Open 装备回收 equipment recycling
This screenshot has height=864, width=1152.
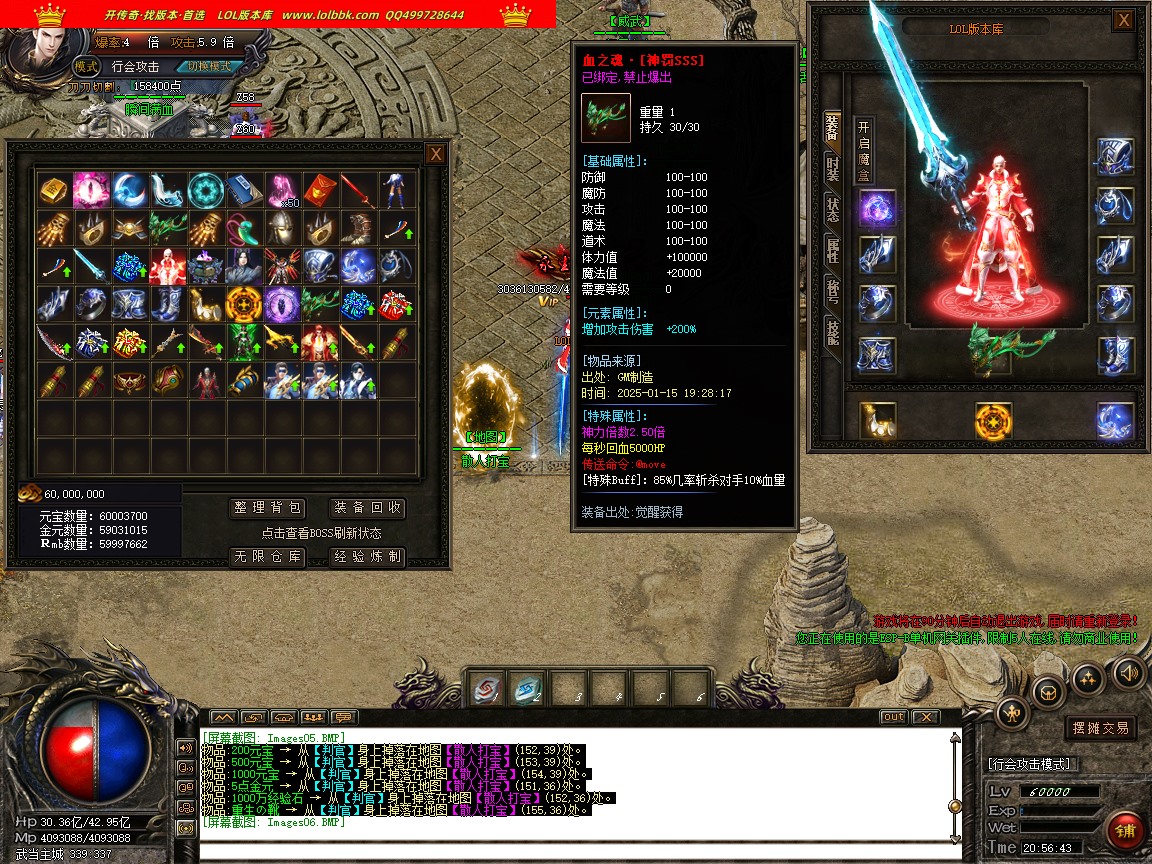click(x=367, y=508)
